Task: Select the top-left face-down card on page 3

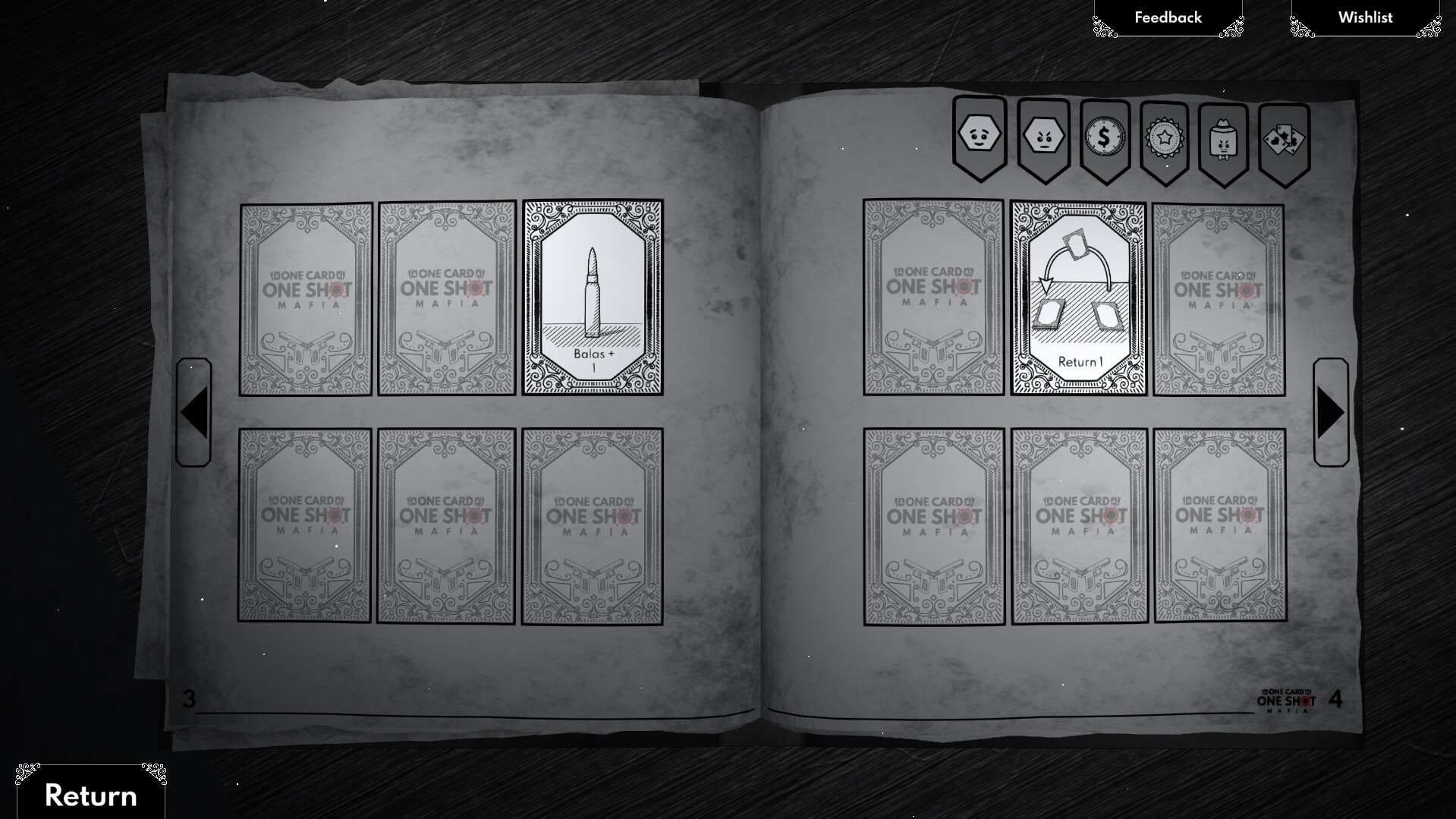Action: click(302, 298)
